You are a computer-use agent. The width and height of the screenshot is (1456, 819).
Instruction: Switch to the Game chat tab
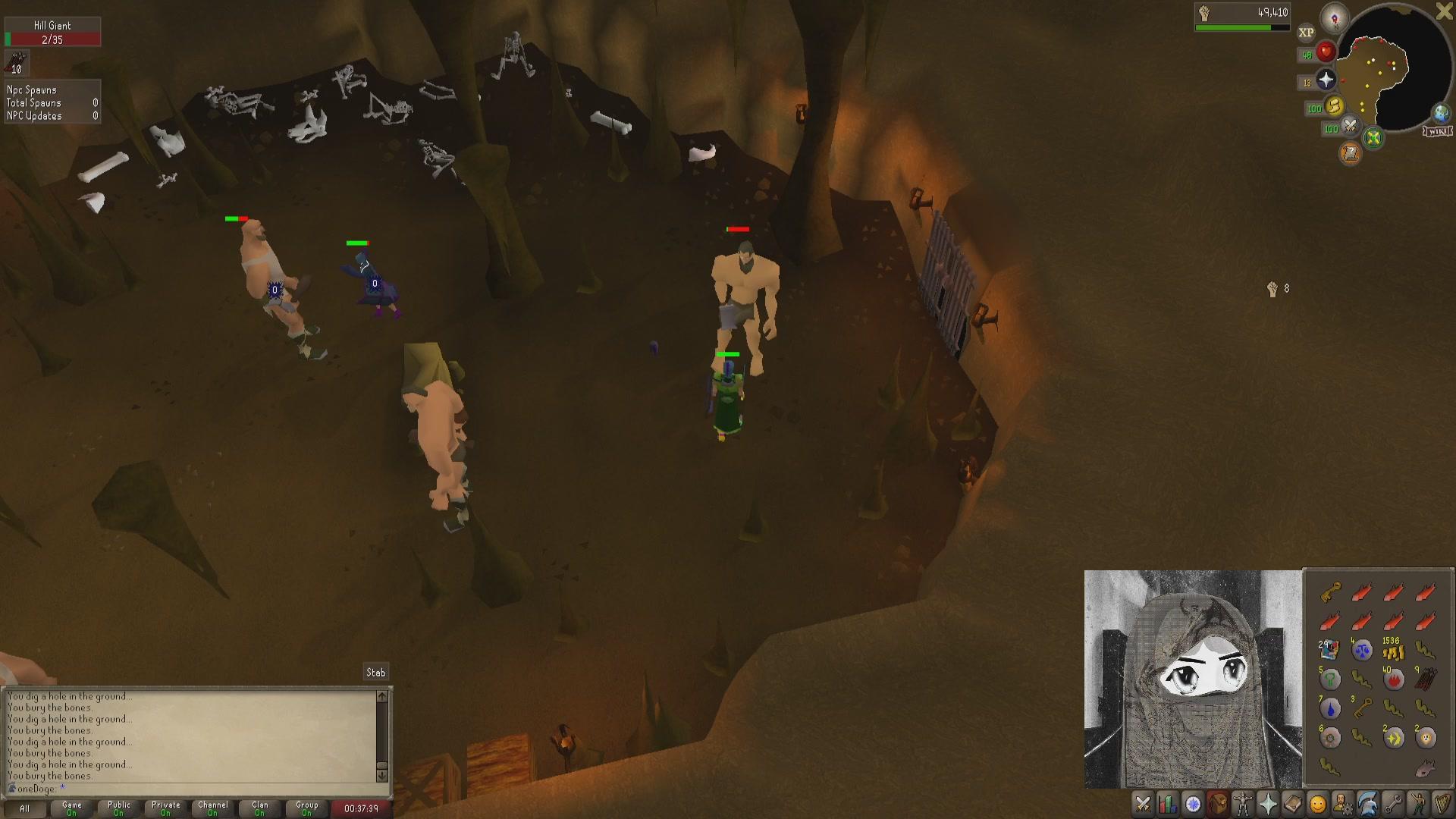click(x=71, y=808)
